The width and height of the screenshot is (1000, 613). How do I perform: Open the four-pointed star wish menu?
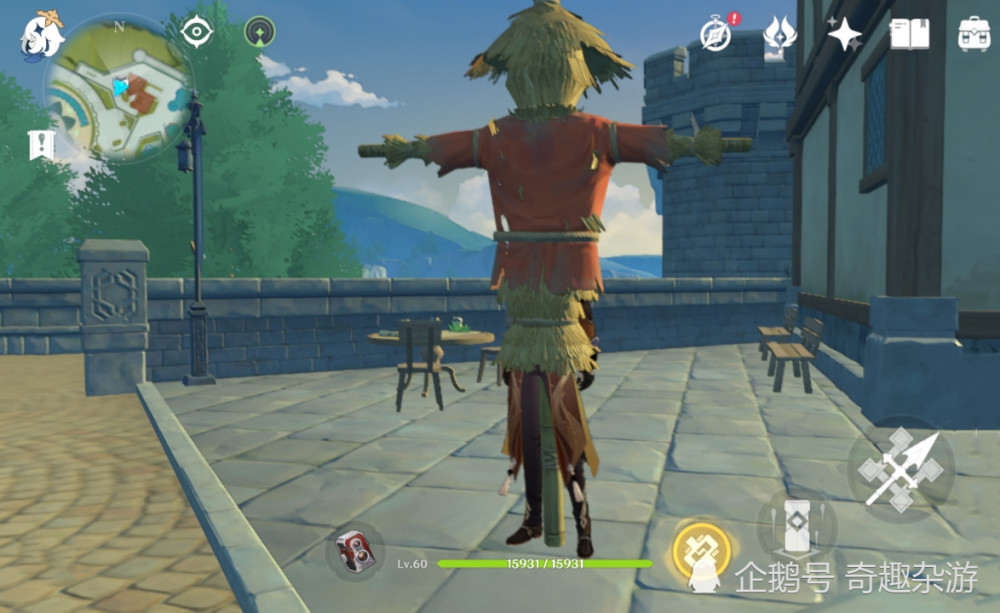pos(844,35)
